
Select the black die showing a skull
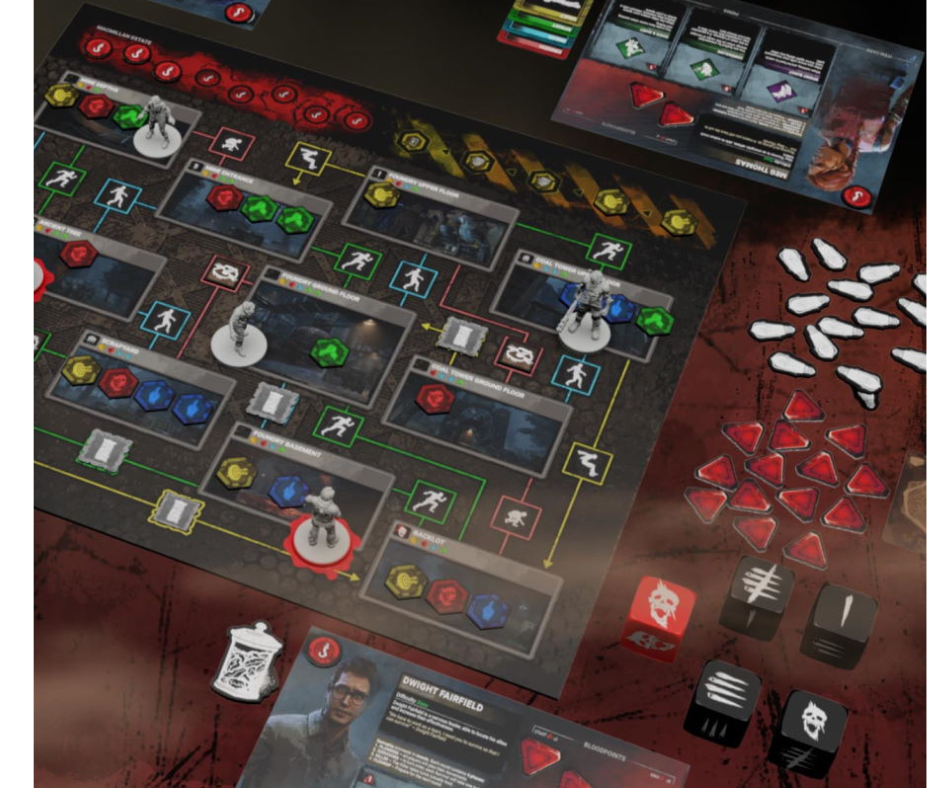click(810, 730)
